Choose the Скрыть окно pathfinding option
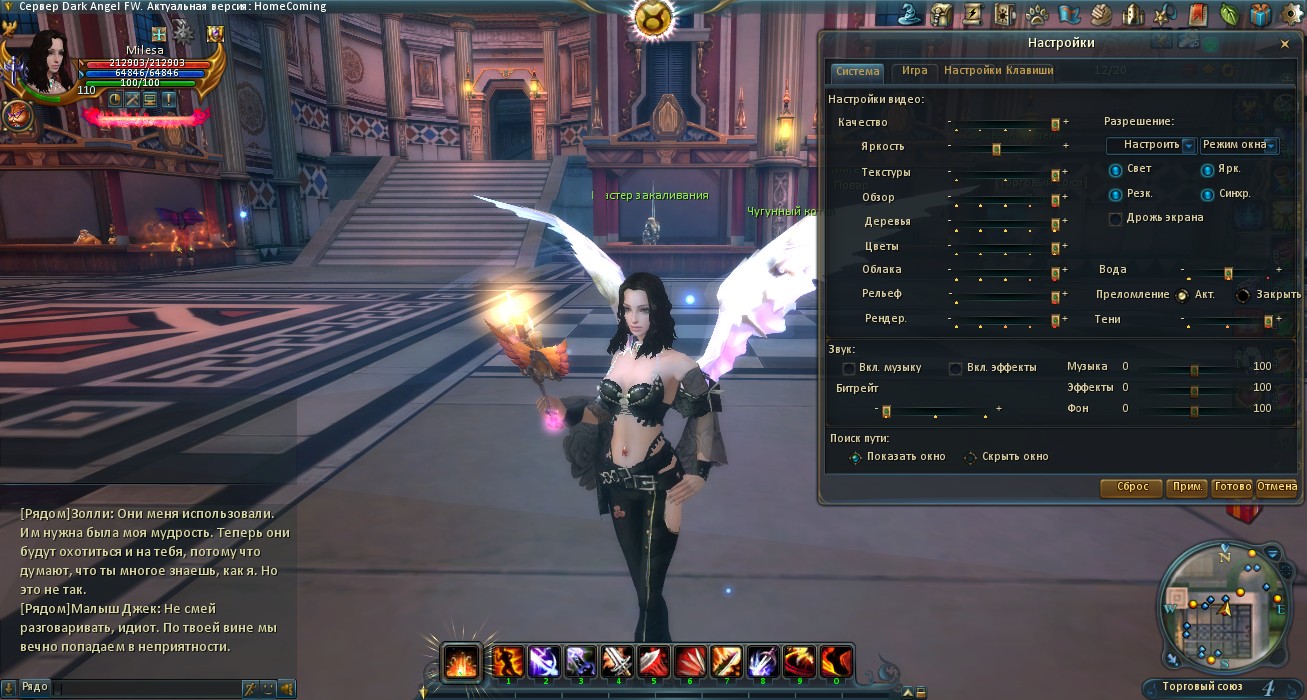This screenshot has height=700, width=1307. 970,457
